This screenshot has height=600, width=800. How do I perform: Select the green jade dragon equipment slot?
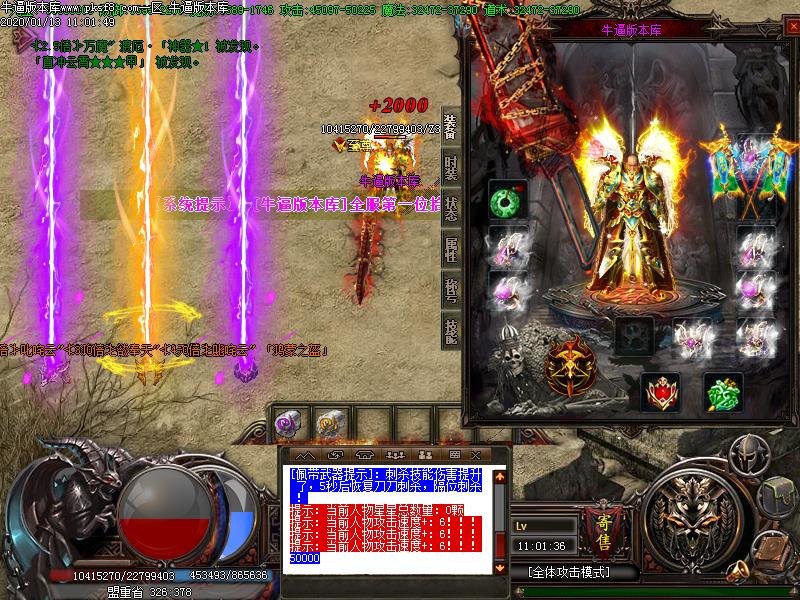click(x=723, y=392)
